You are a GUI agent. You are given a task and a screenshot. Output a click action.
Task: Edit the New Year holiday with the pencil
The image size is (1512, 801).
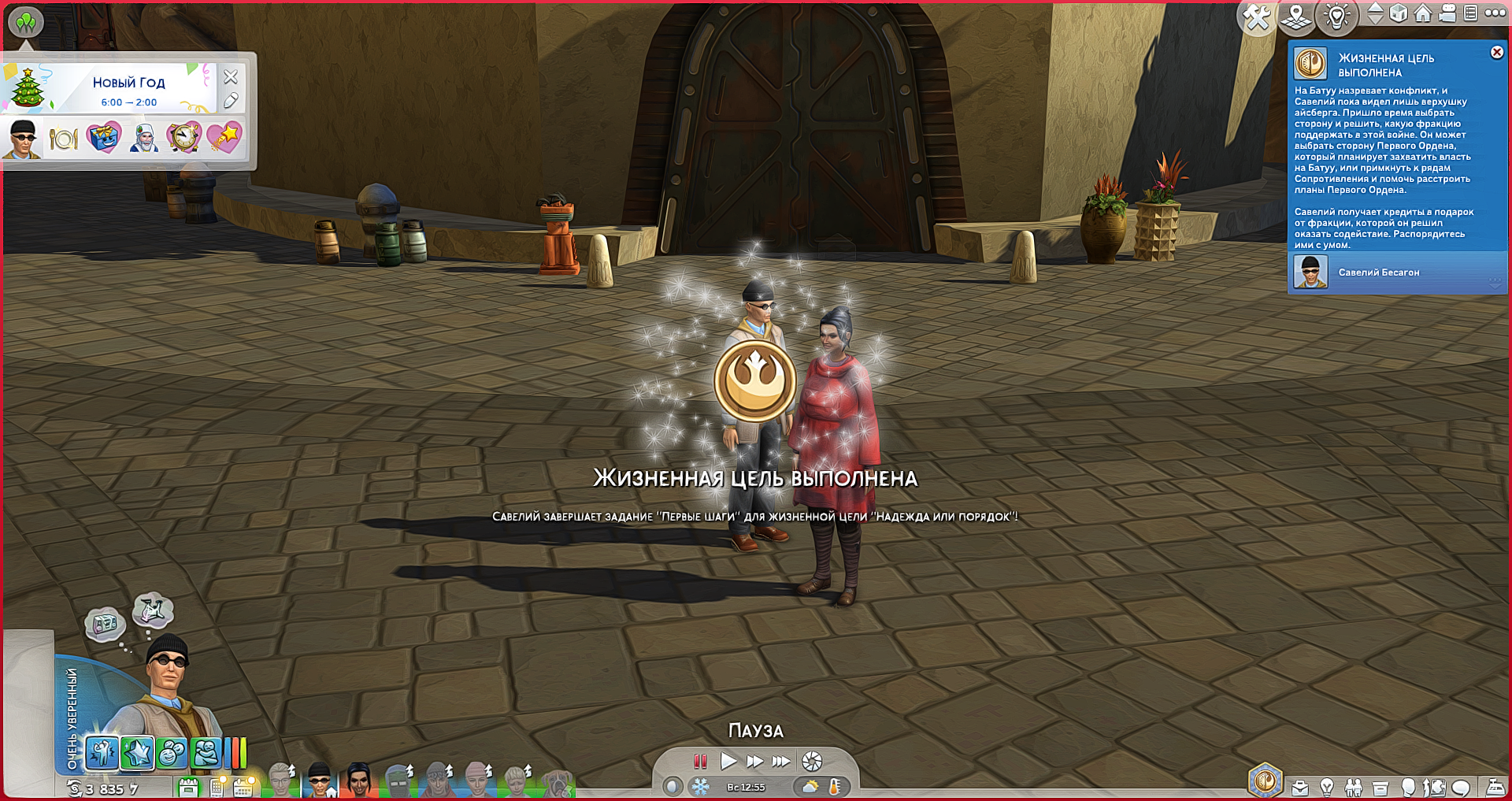pos(231,101)
